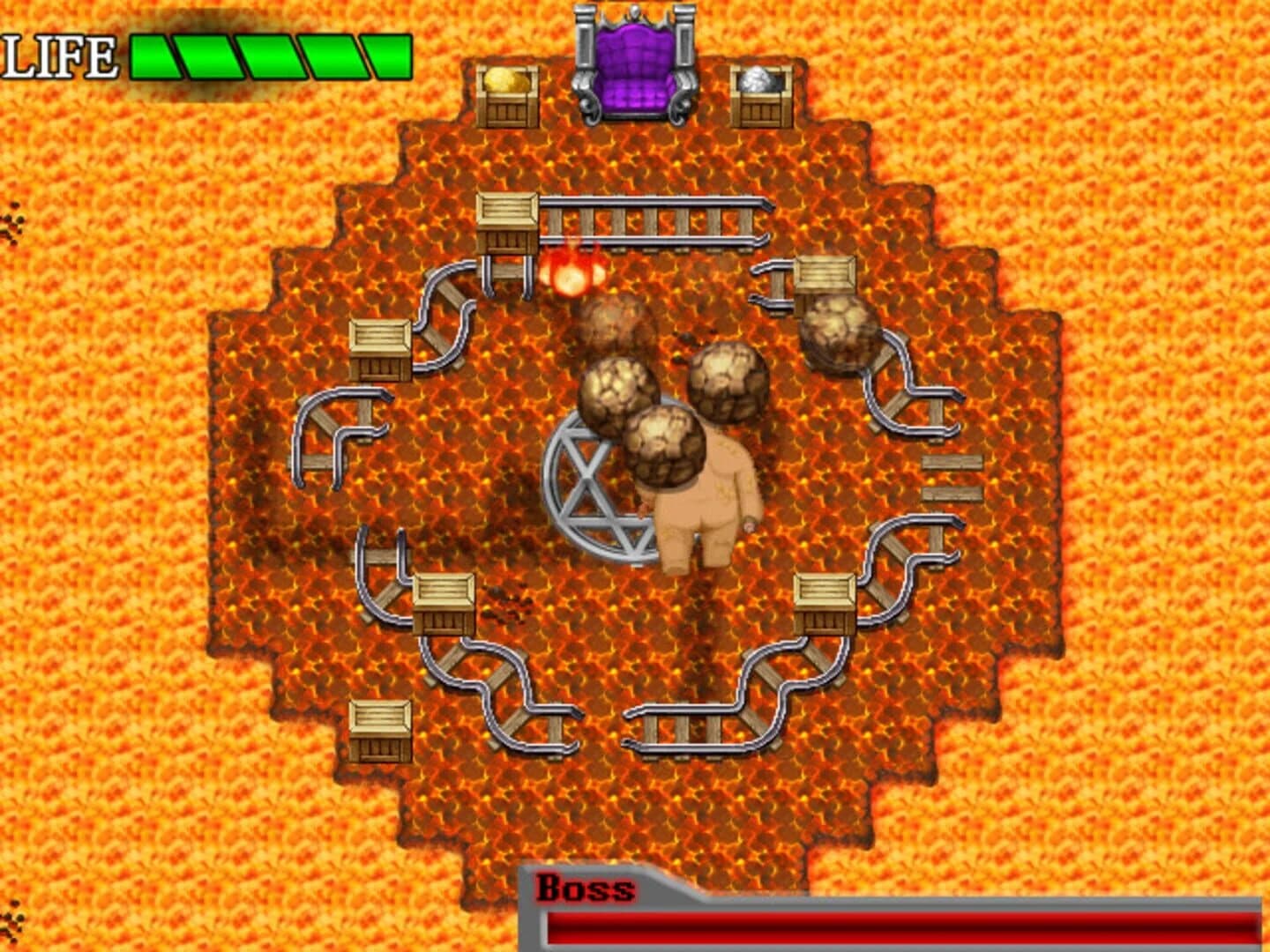Screen dimensions: 1270x952
Task: Click the crate next to the top ladder
Action: click(x=507, y=220)
